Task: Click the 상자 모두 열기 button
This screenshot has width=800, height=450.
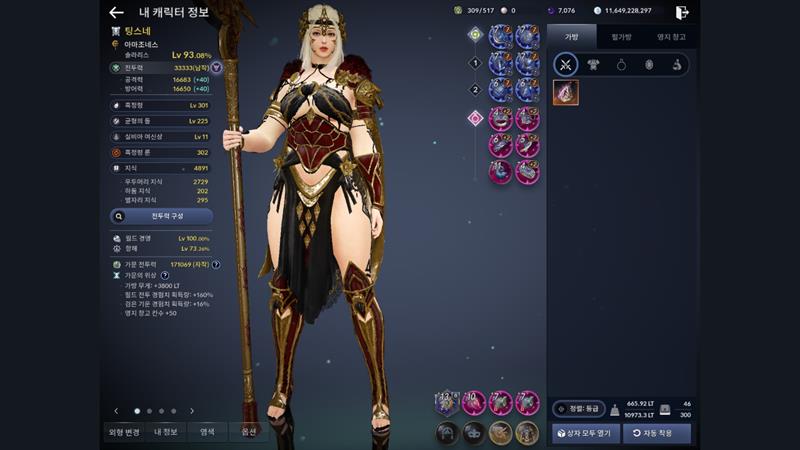Action: 587,433
